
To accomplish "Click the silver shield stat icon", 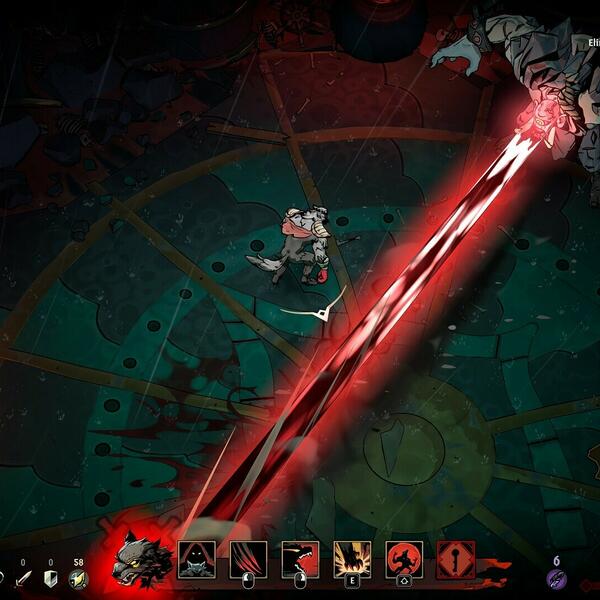I will click(50, 579).
